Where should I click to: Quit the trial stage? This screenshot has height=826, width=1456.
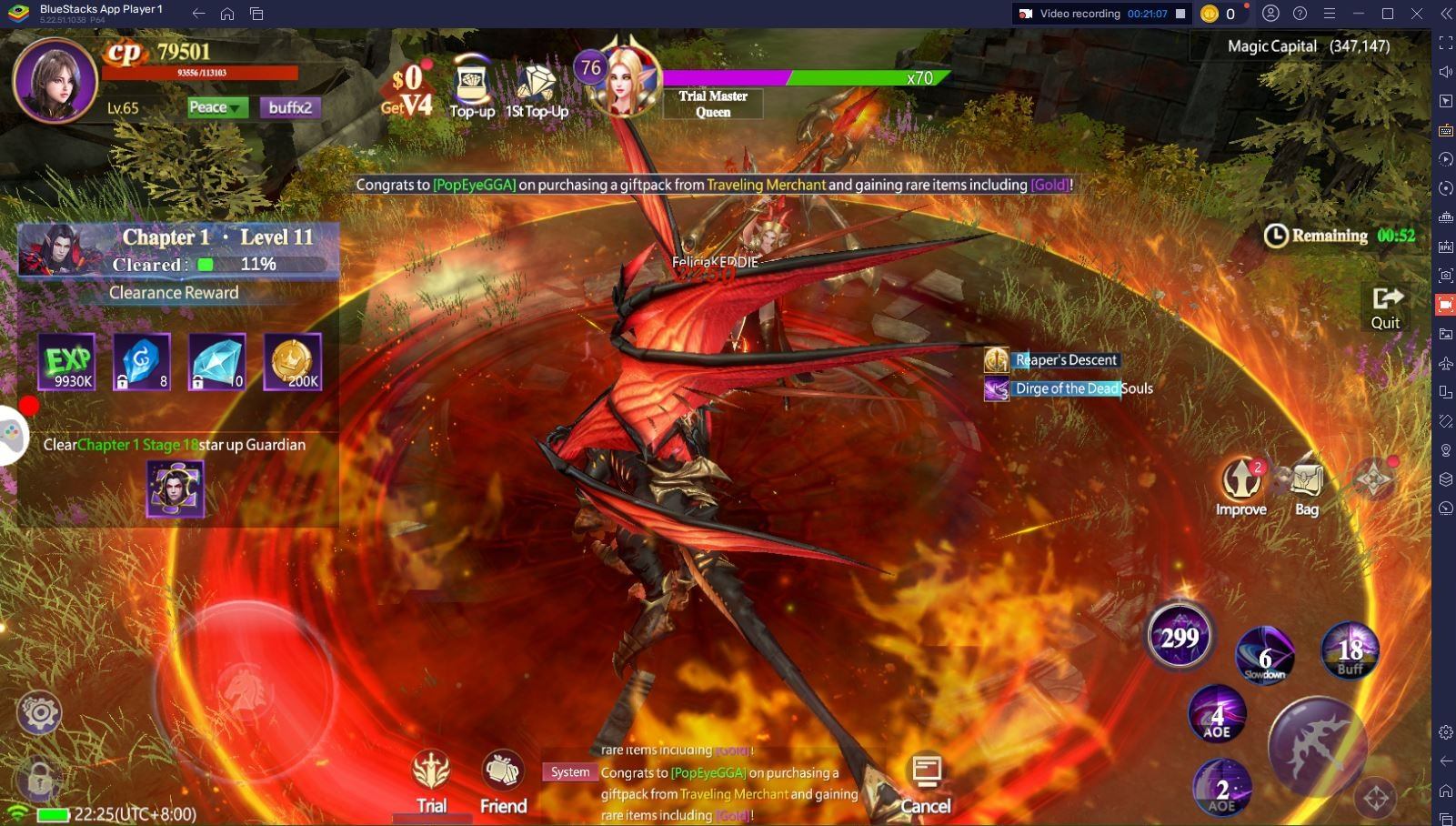pyautogui.click(x=1386, y=307)
